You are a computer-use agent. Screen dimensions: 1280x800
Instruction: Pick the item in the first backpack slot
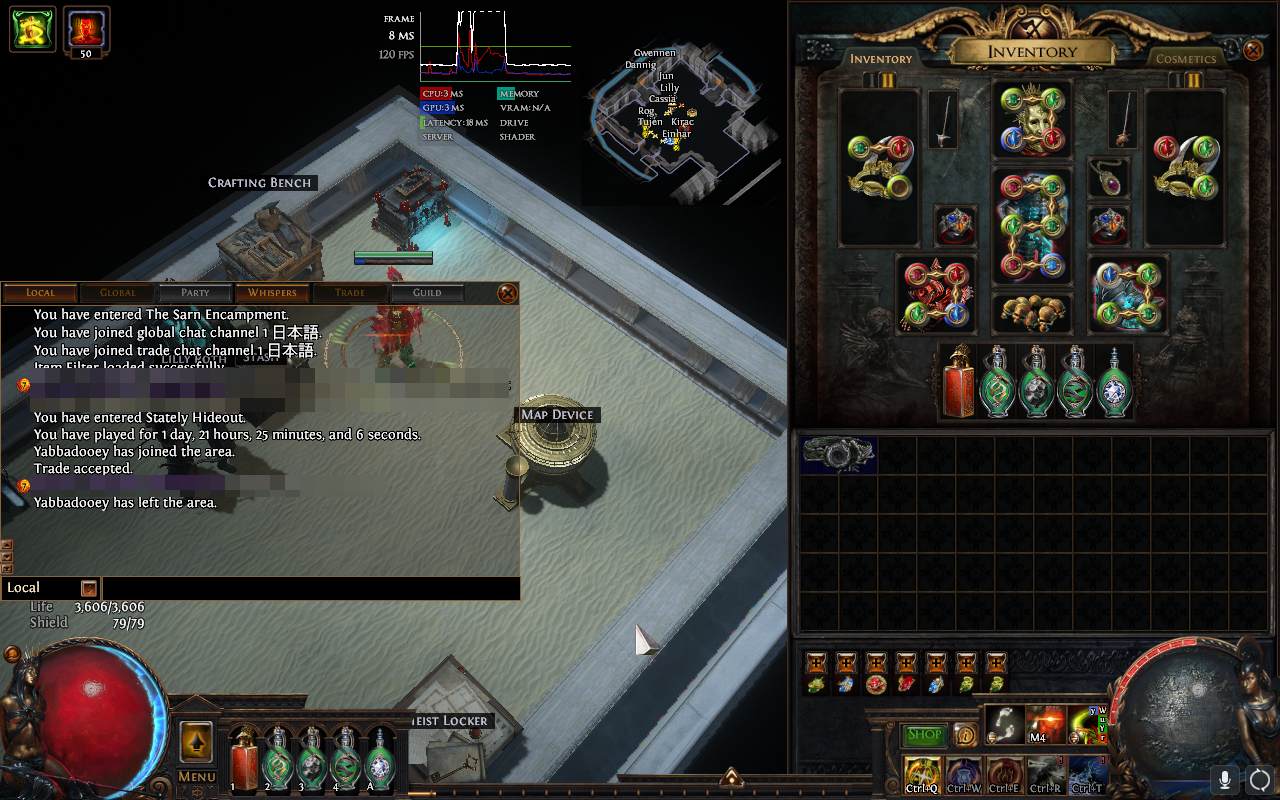pos(838,454)
